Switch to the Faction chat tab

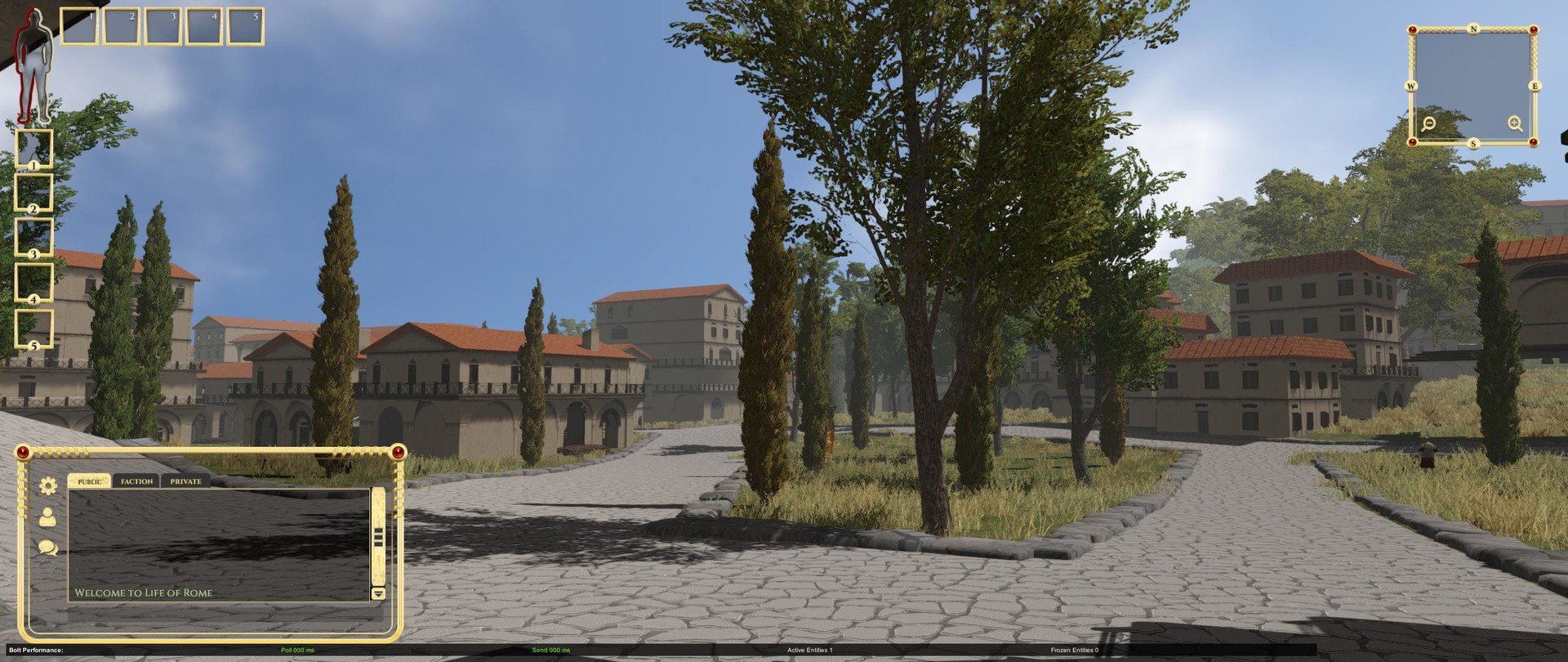click(136, 481)
